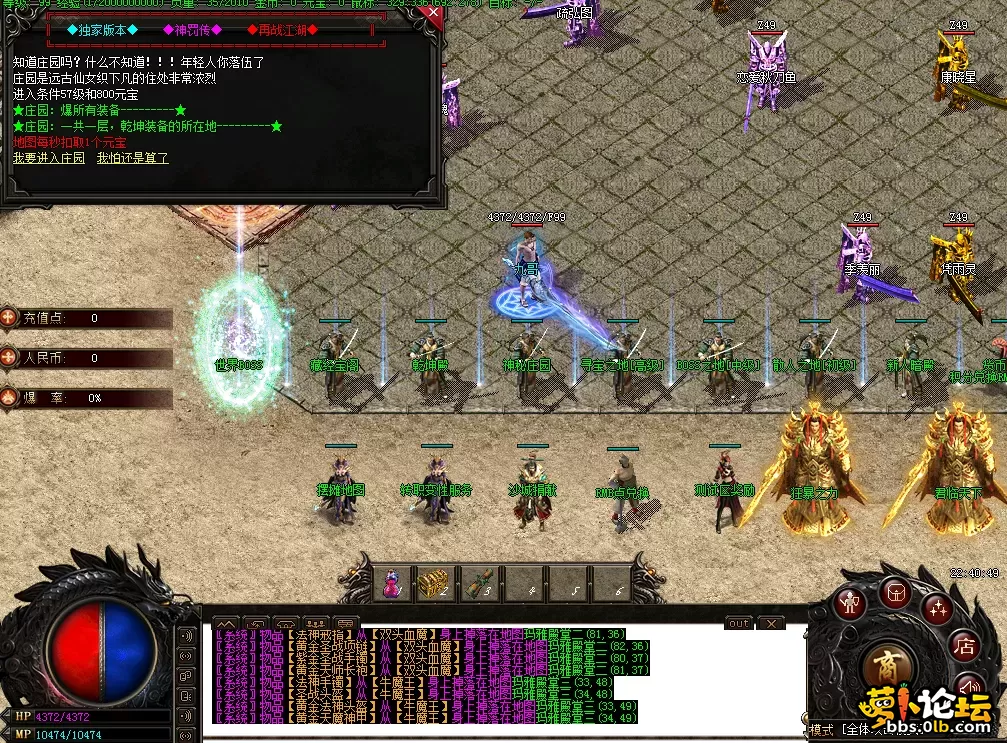Choose the 我要进入庄园 dialogue option

click(x=48, y=158)
